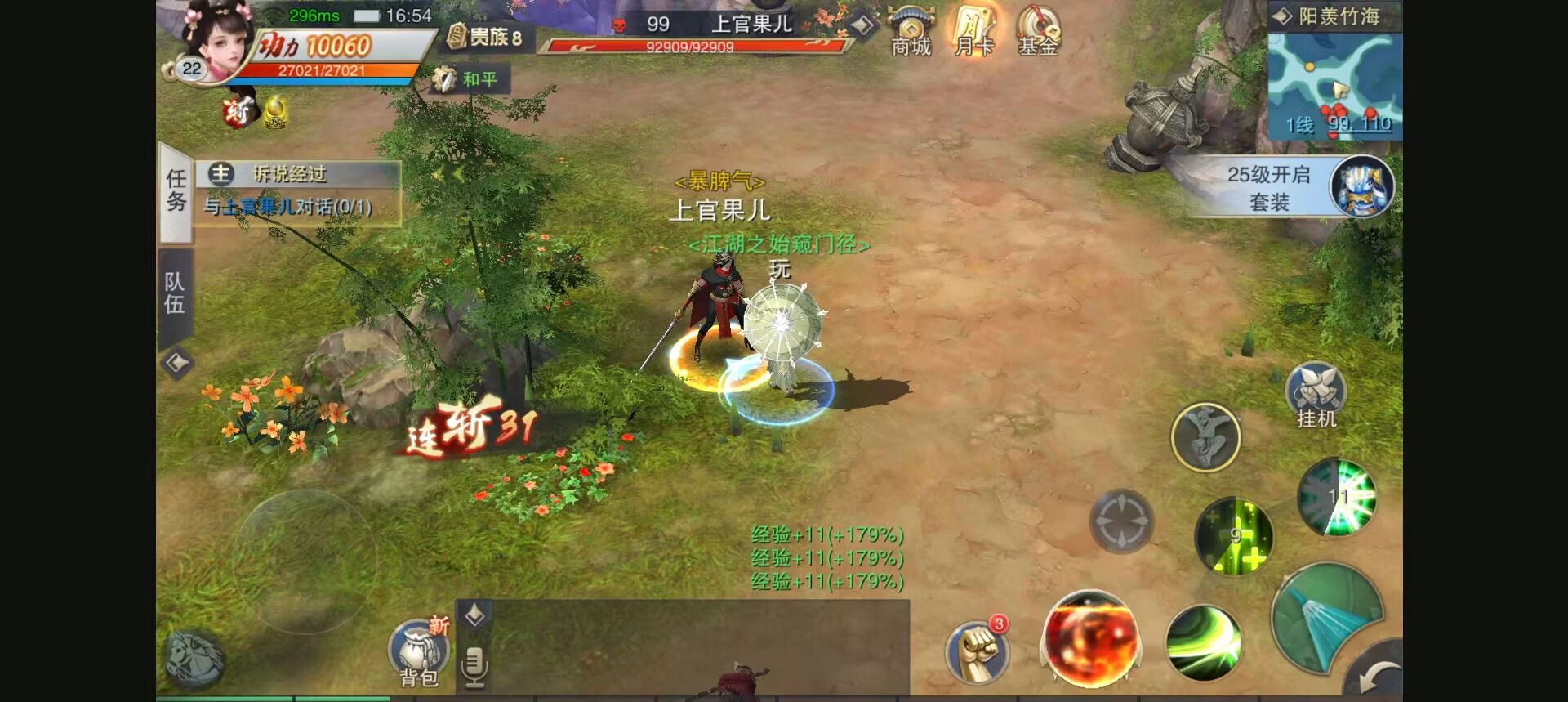1568x702 pixels.
Task: Tap the microphone voice chat button
Action: click(474, 664)
